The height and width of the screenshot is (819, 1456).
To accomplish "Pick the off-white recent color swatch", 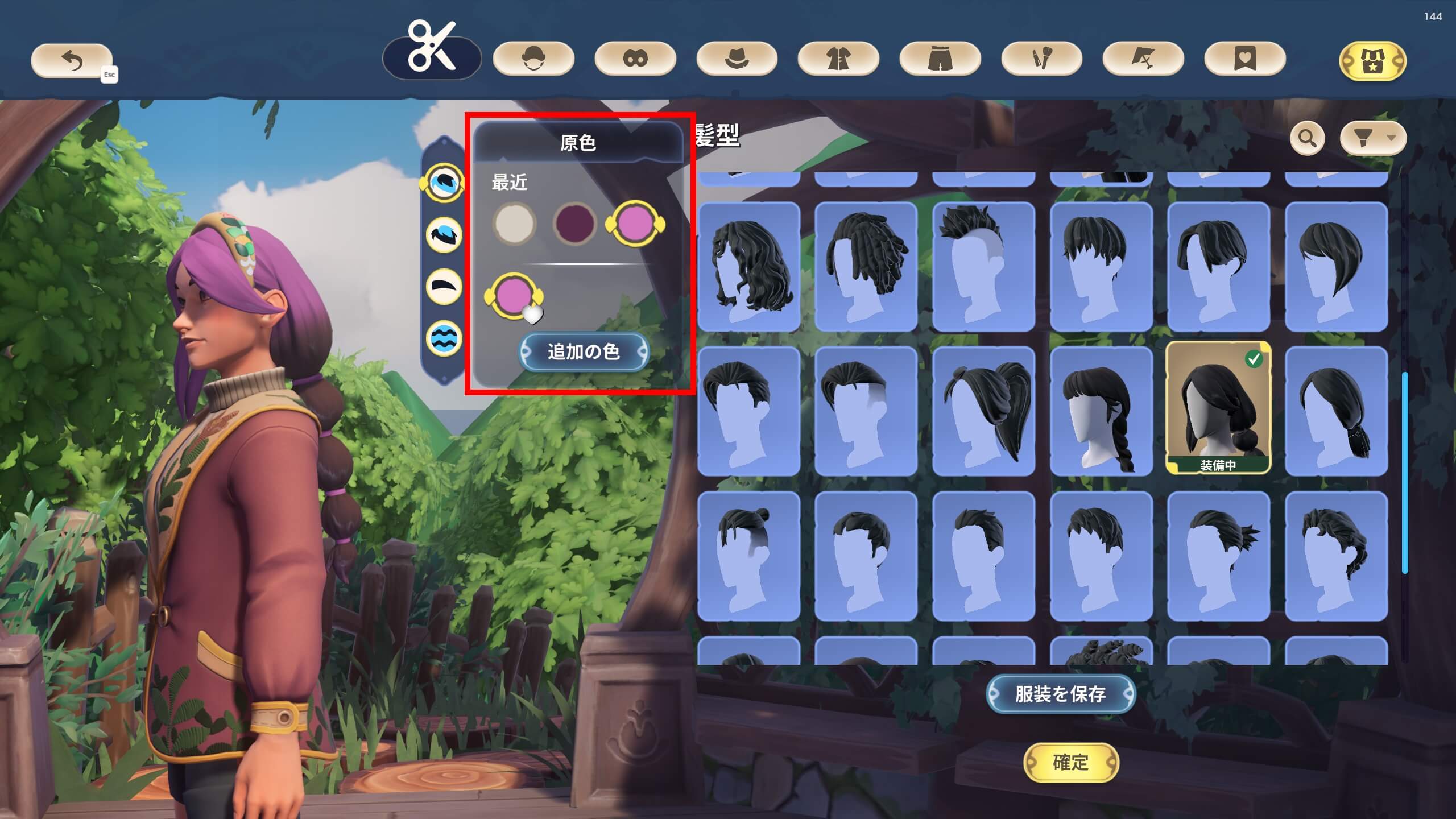I will click(x=514, y=223).
